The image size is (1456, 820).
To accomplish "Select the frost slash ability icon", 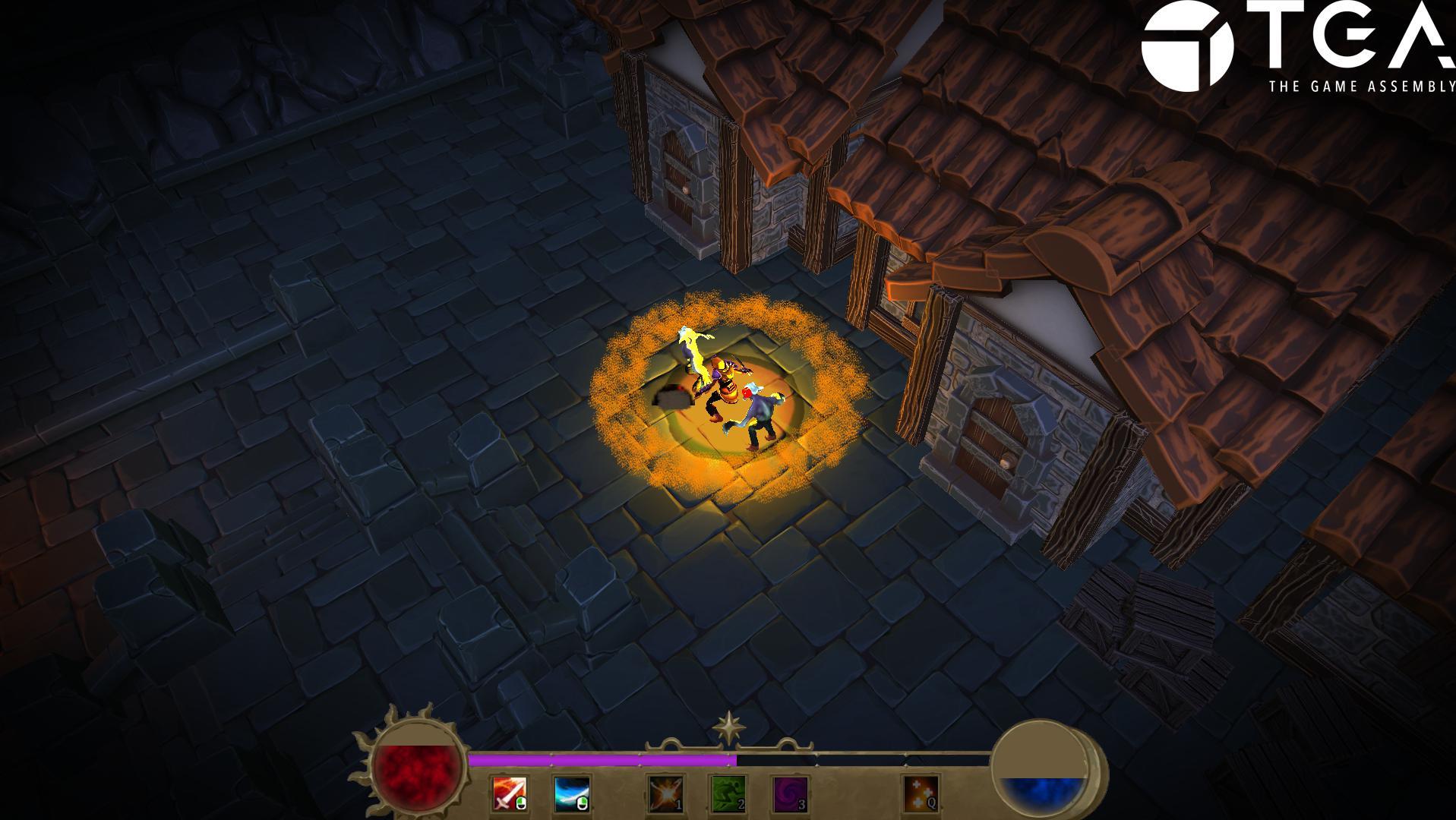I will click(x=570, y=793).
